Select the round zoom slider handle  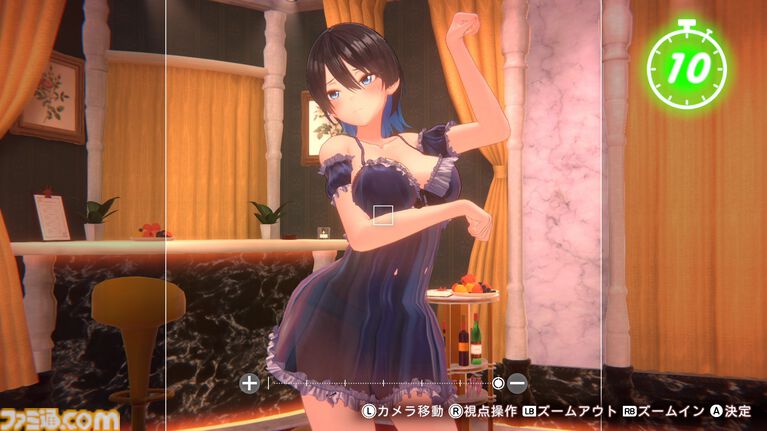(x=498, y=383)
